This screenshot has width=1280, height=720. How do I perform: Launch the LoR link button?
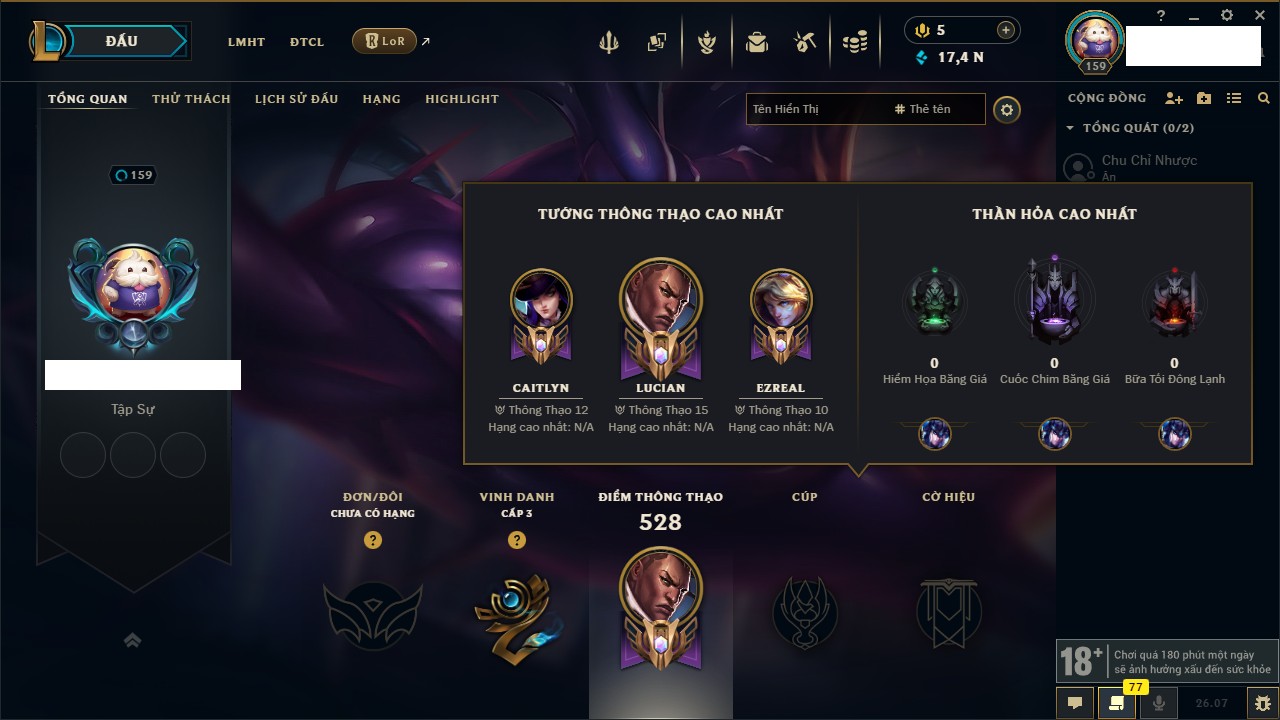coord(385,41)
